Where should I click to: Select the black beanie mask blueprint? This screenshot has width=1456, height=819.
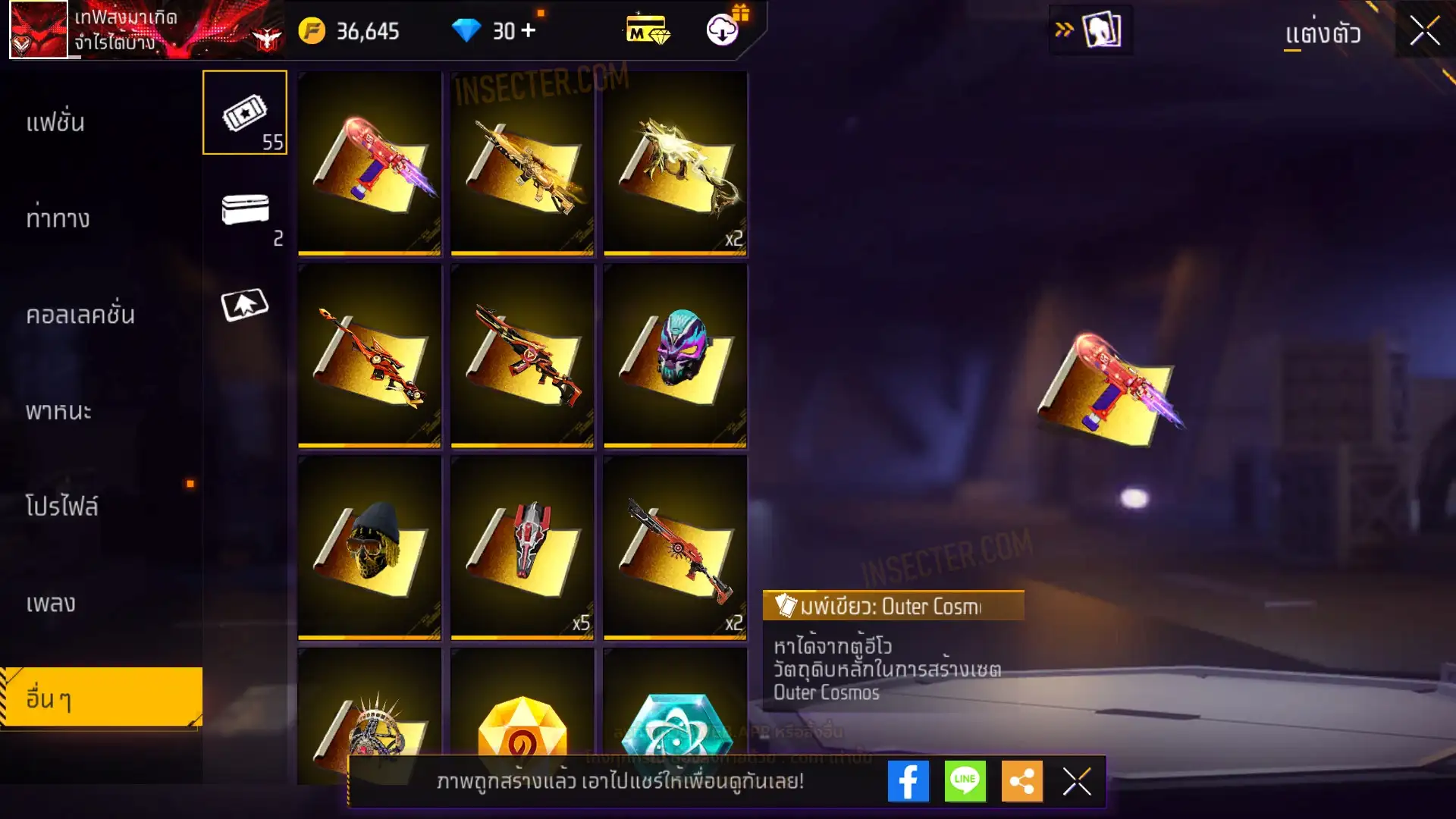point(369,547)
